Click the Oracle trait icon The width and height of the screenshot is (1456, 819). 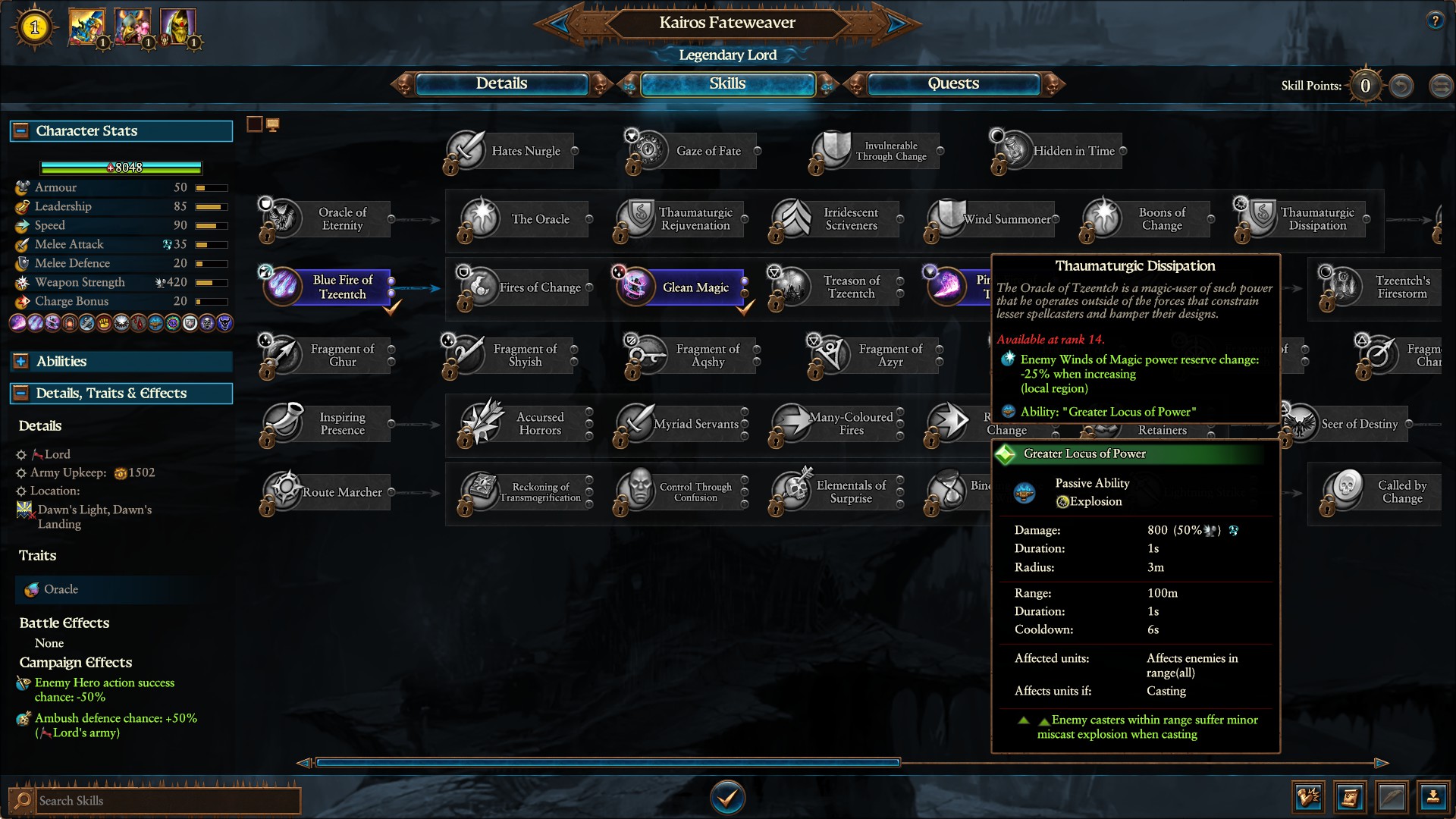pyautogui.click(x=31, y=589)
